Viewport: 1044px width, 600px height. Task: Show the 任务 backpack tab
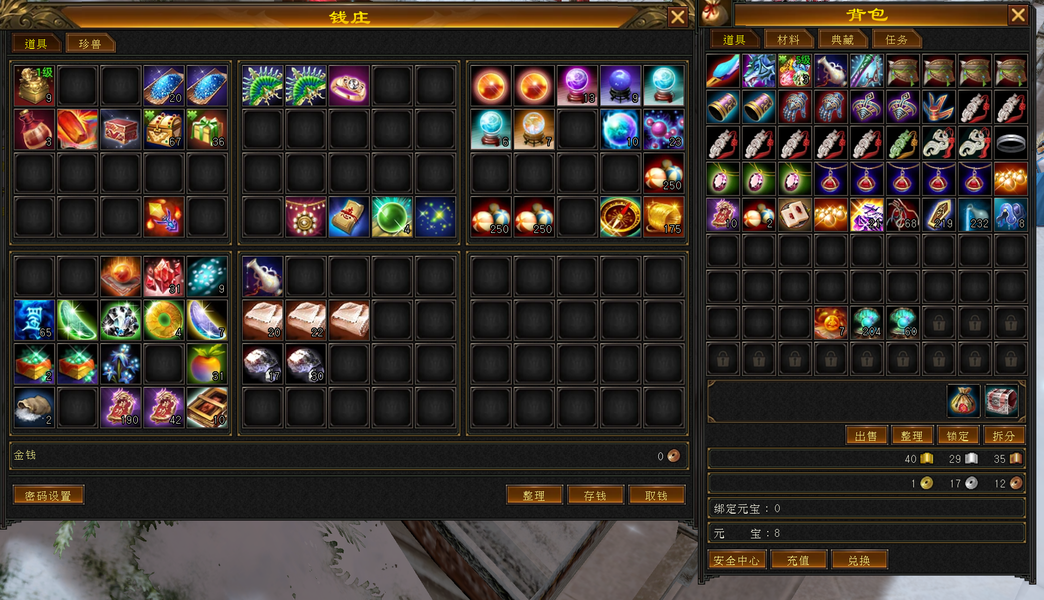[x=896, y=40]
